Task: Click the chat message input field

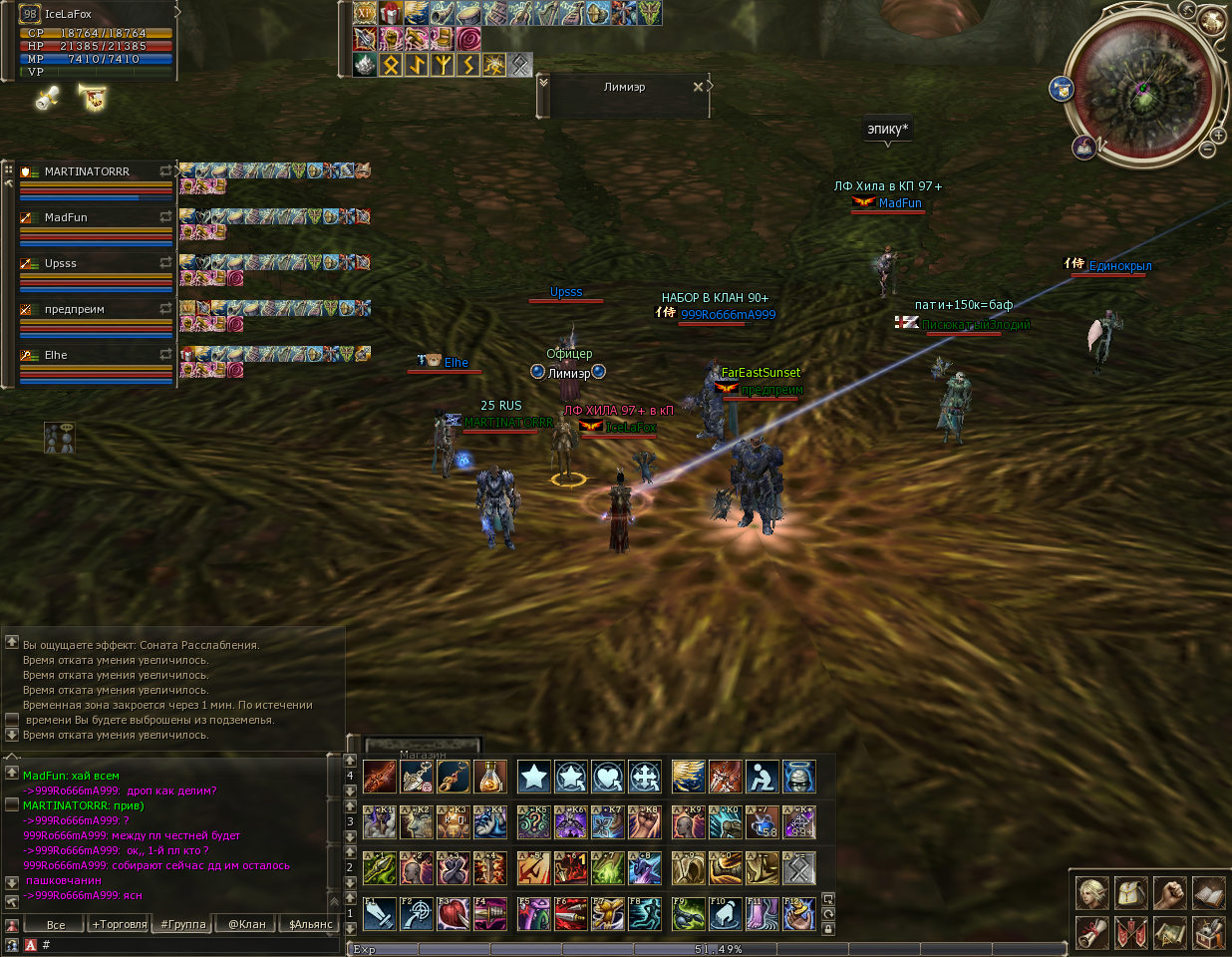Action: tap(189, 944)
